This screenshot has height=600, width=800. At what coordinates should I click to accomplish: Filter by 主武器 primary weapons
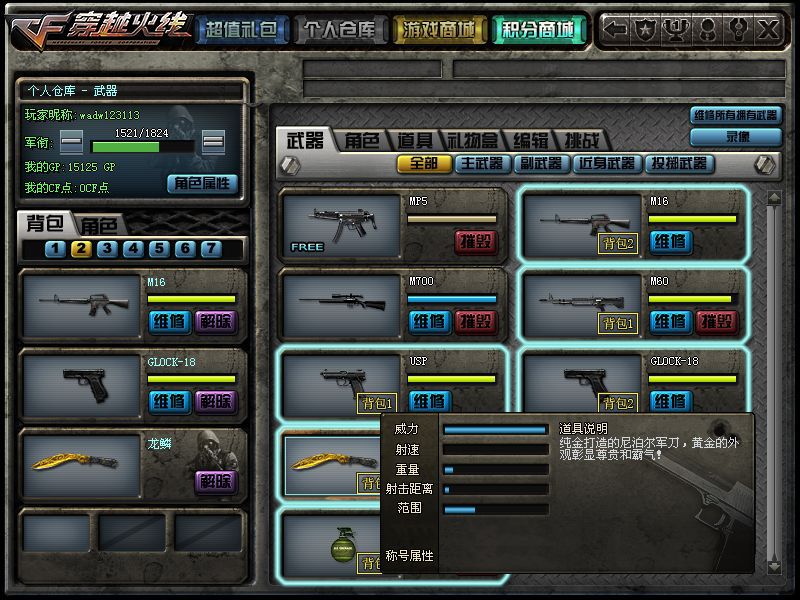pyautogui.click(x=482, y=163)
